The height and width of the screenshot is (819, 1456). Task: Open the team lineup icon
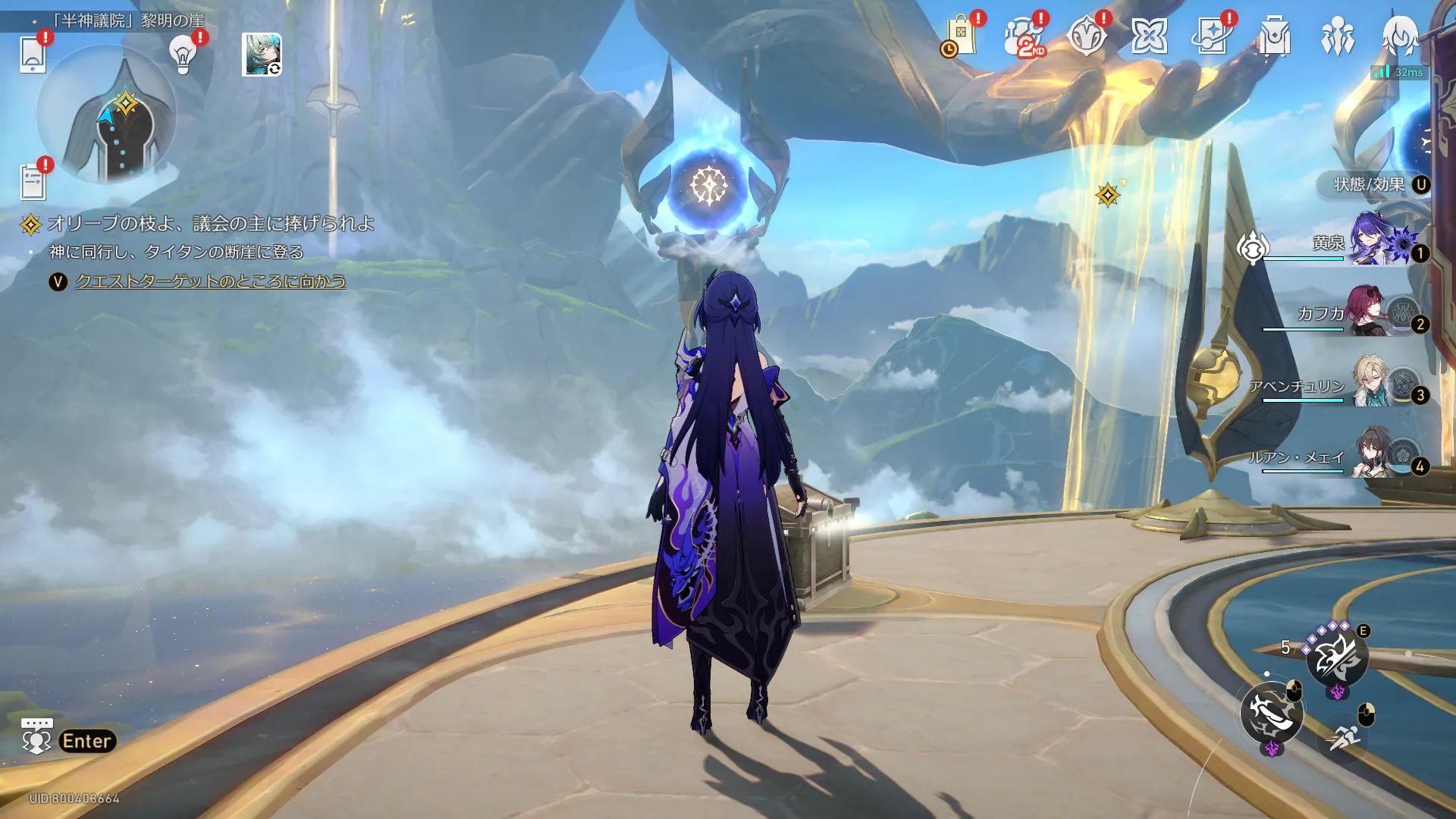coord(1337,36)
